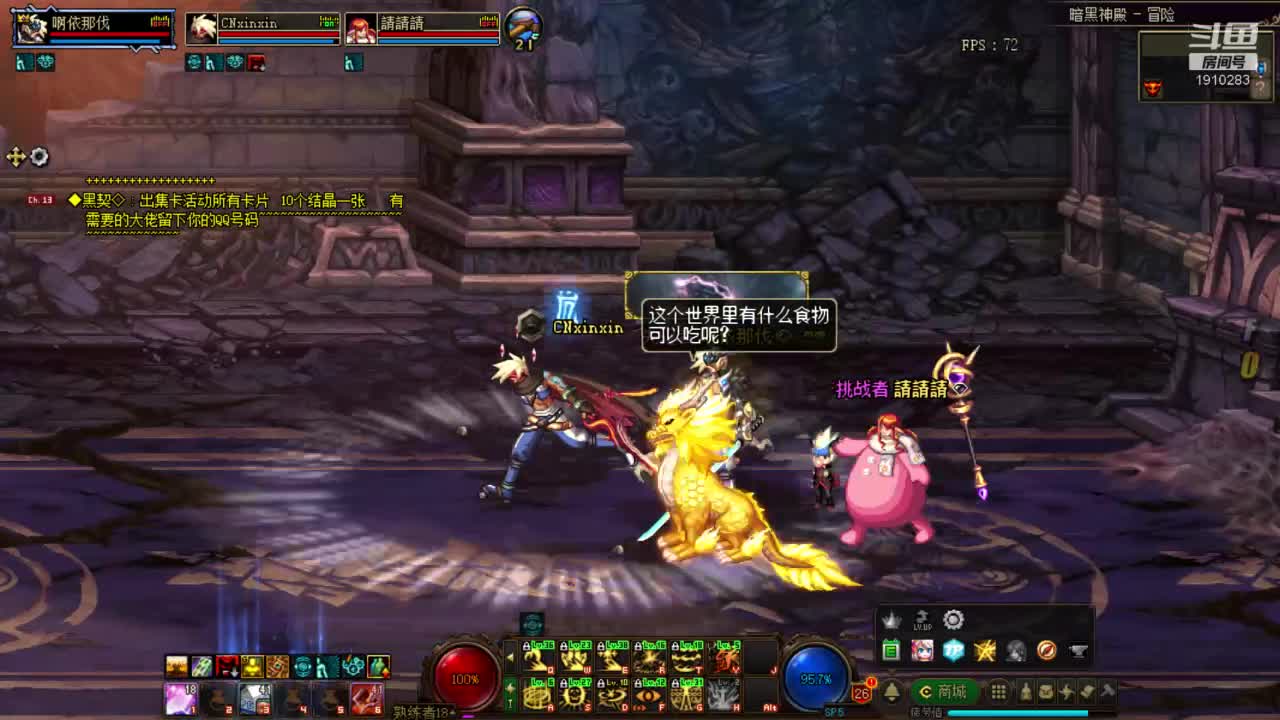The image size is (1280, 720).
Task: Use the red item in quick slot 6
Action: coord(366,698)
